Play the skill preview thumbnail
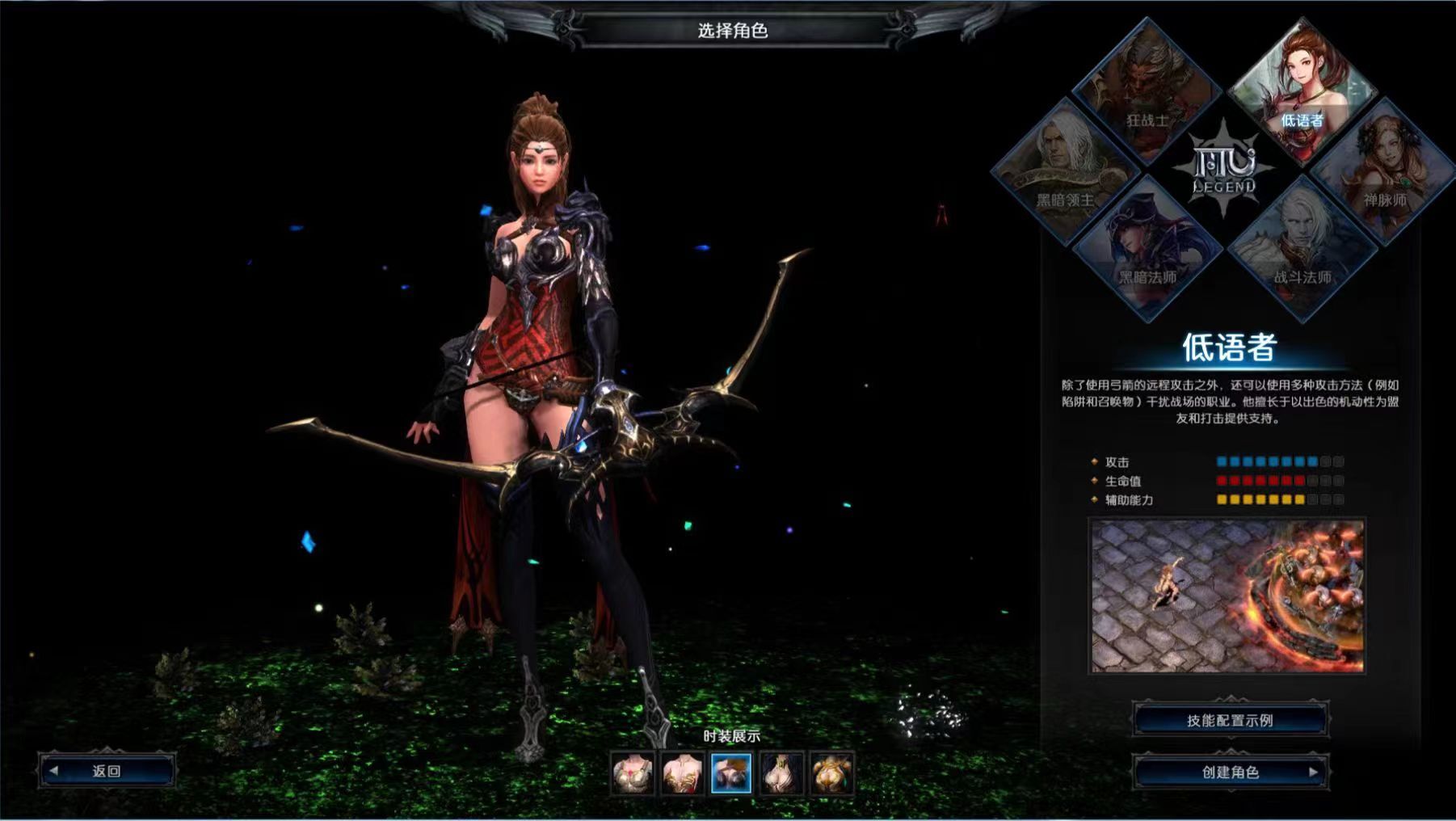The width and height of the screenshot is (1456, 821). point(1227,596)
